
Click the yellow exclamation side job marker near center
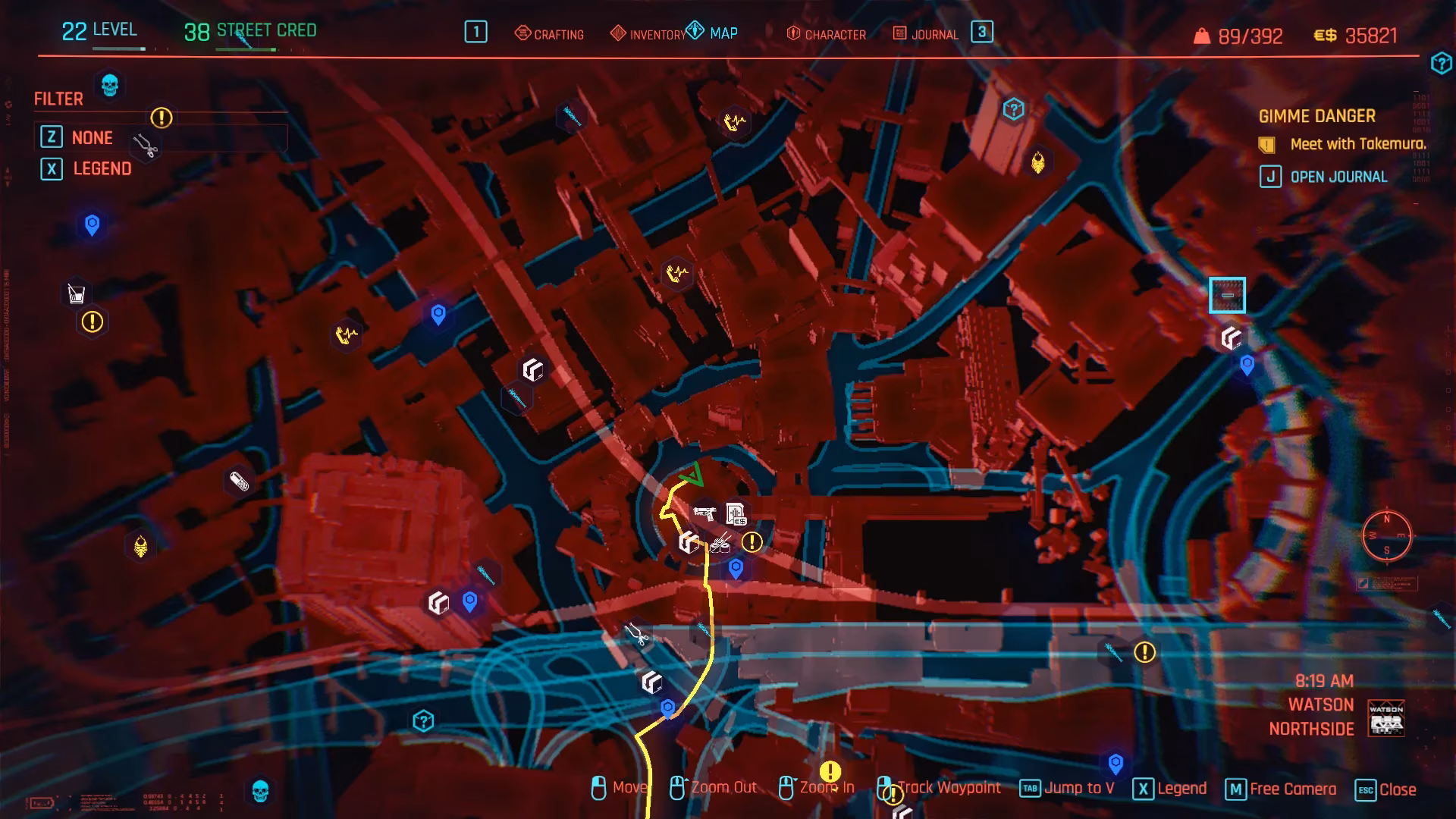coord(752,541)
